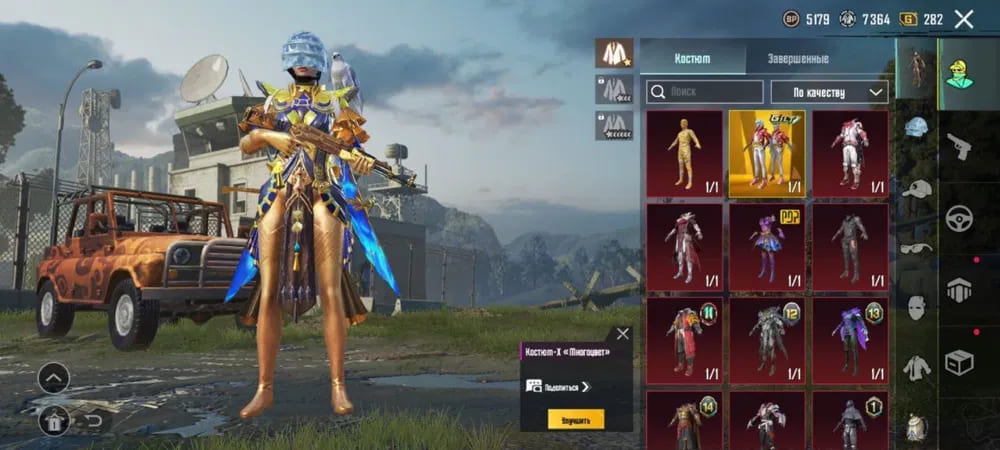Viewport: 1000px width, 450px height.
Task: Select the purple-caped costume with 13 badge
Action: pyautogui.click(x=850, y=340)
